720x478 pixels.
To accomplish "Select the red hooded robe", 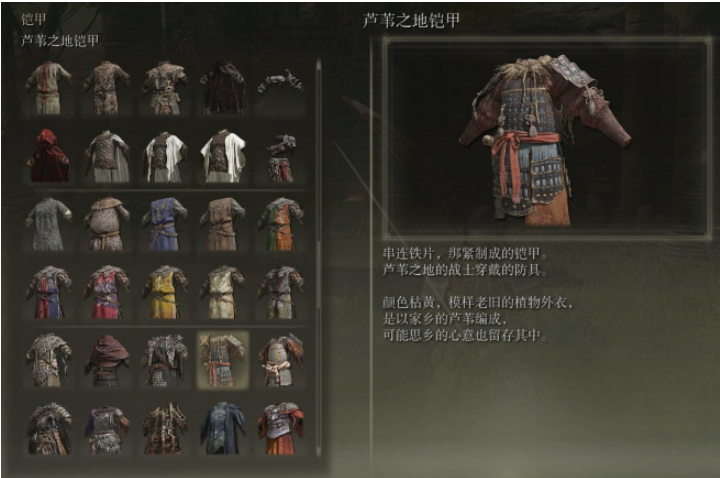I will tap(48, 156).
